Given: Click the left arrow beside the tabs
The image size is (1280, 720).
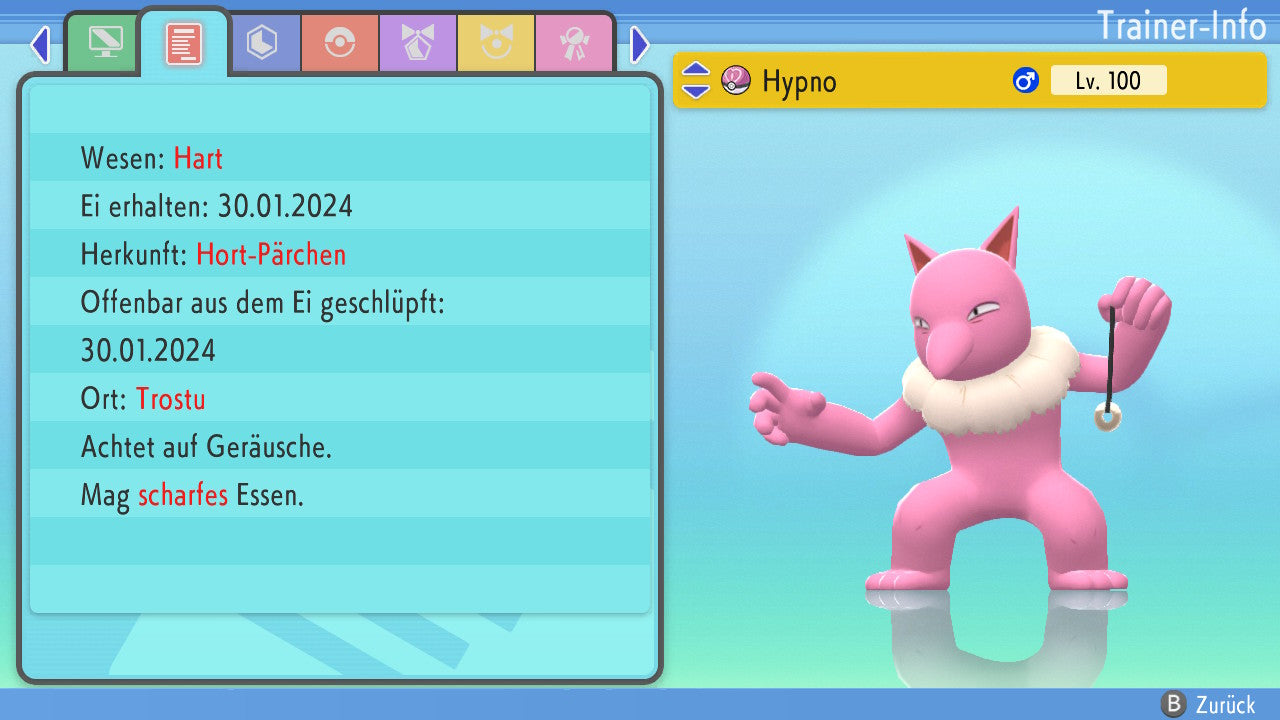Looking at the screenshot, I should (40, 44).
